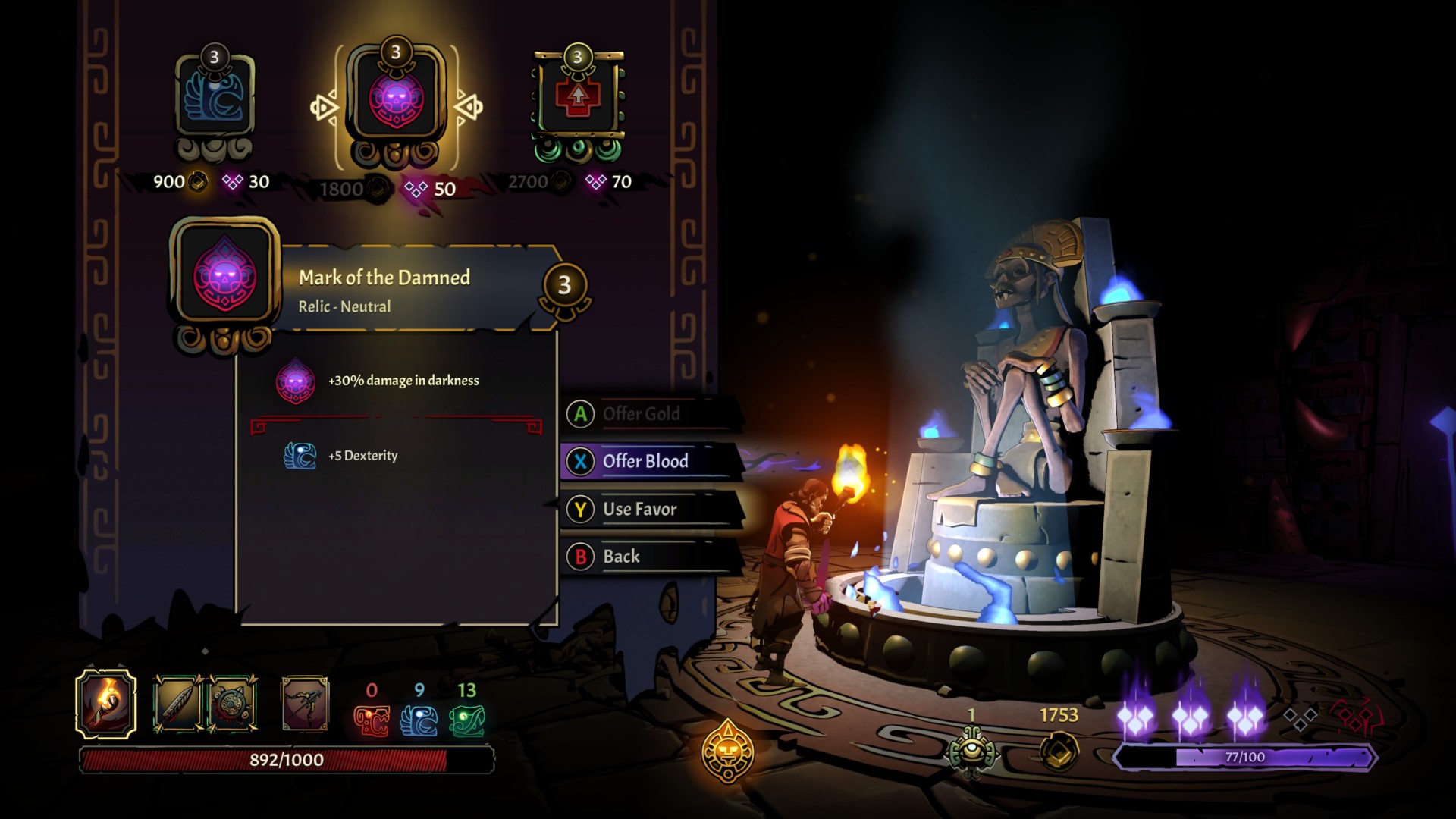1456x819 pixels.
Task: Select the blue Dexterity relic offering
Action: click(215, 99)
